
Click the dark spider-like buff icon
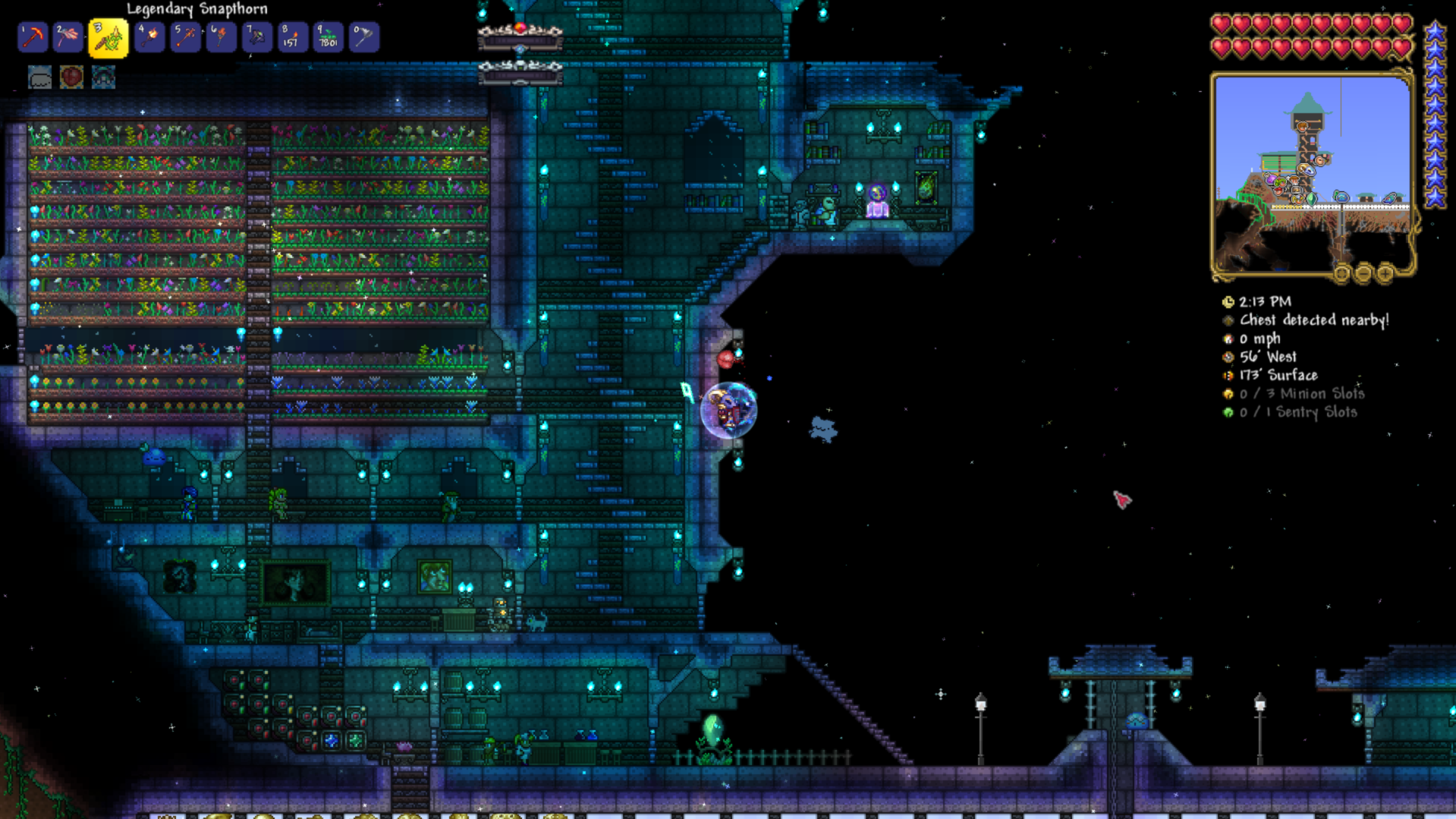point(103,77)
